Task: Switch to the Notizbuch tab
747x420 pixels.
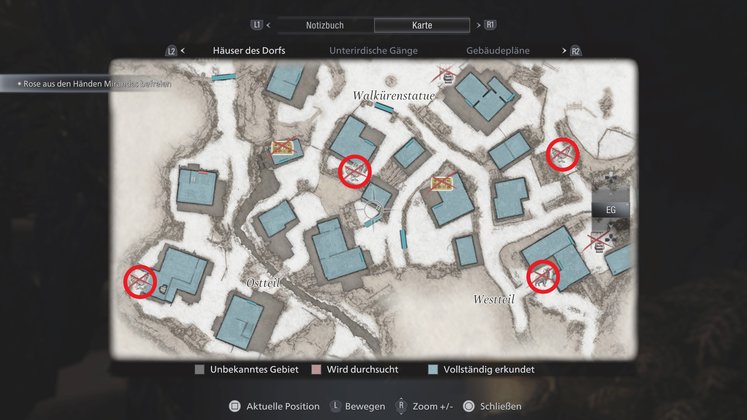Action: click(323, 24)
